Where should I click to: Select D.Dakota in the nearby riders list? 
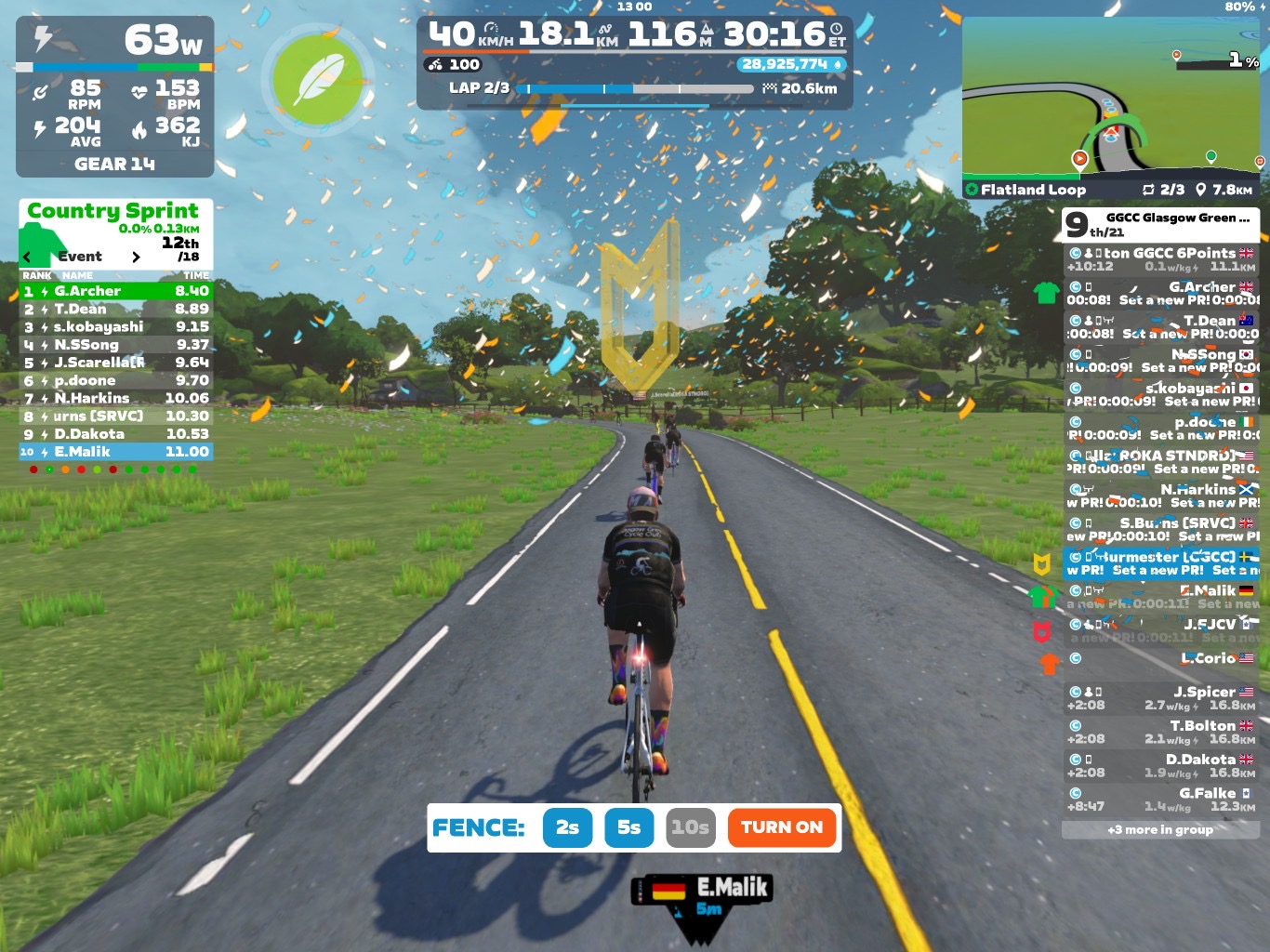(x=1160, y=765)
